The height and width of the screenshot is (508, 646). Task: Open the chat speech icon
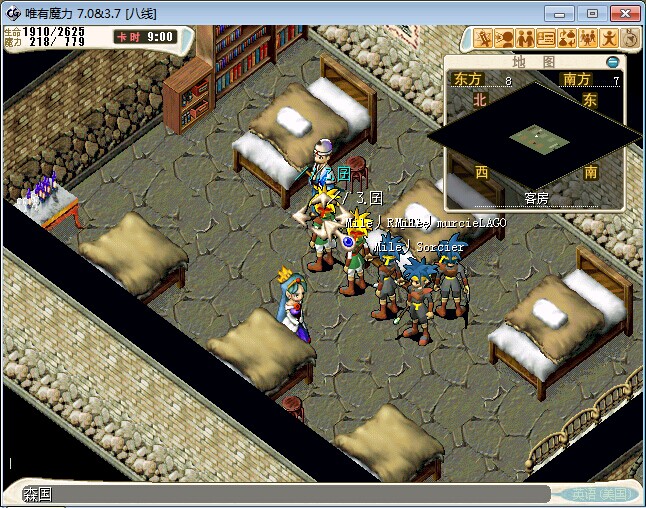(x=505, y=38)
